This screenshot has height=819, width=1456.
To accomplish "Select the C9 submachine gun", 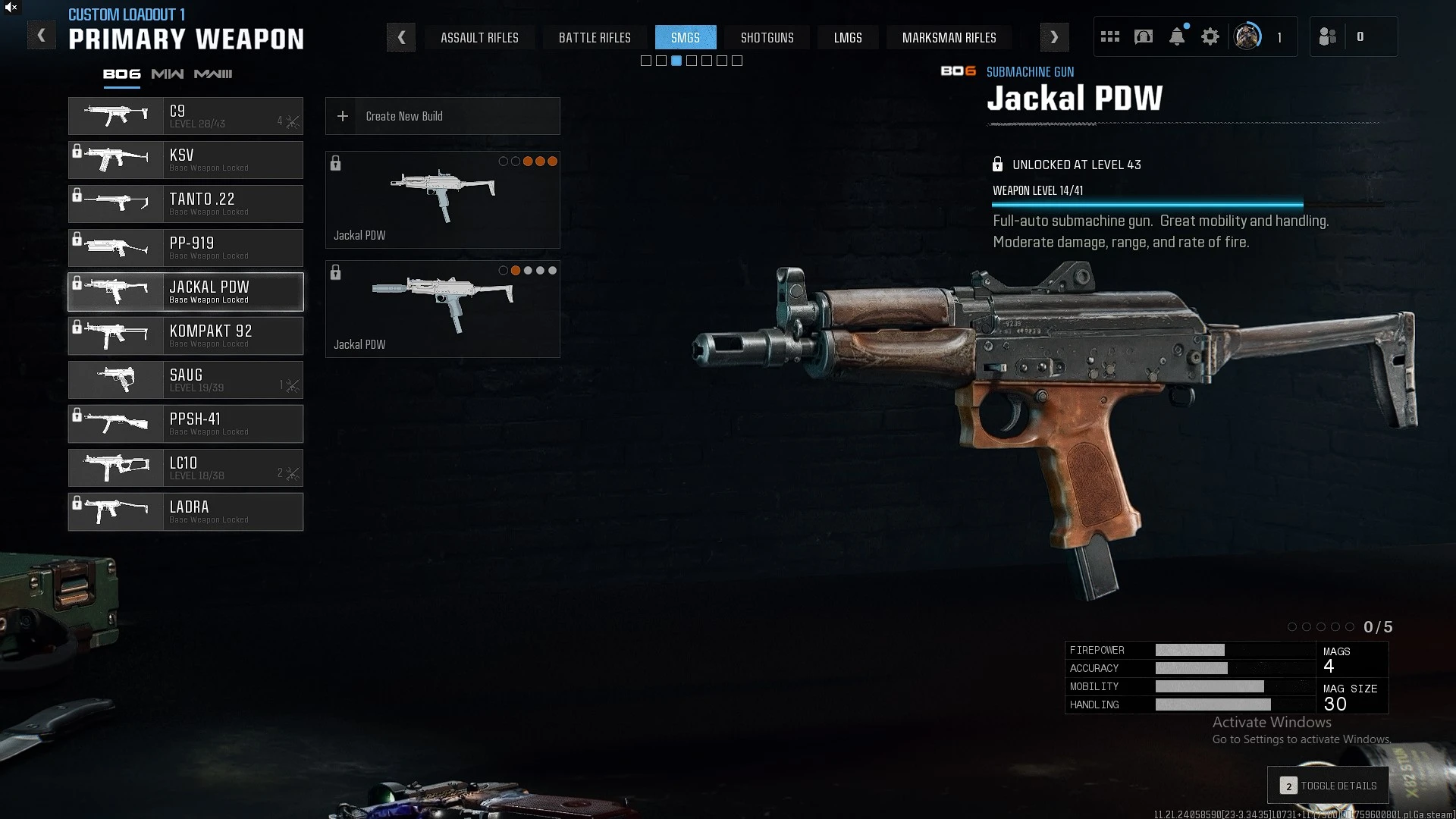I will click(x=186, y=116).
